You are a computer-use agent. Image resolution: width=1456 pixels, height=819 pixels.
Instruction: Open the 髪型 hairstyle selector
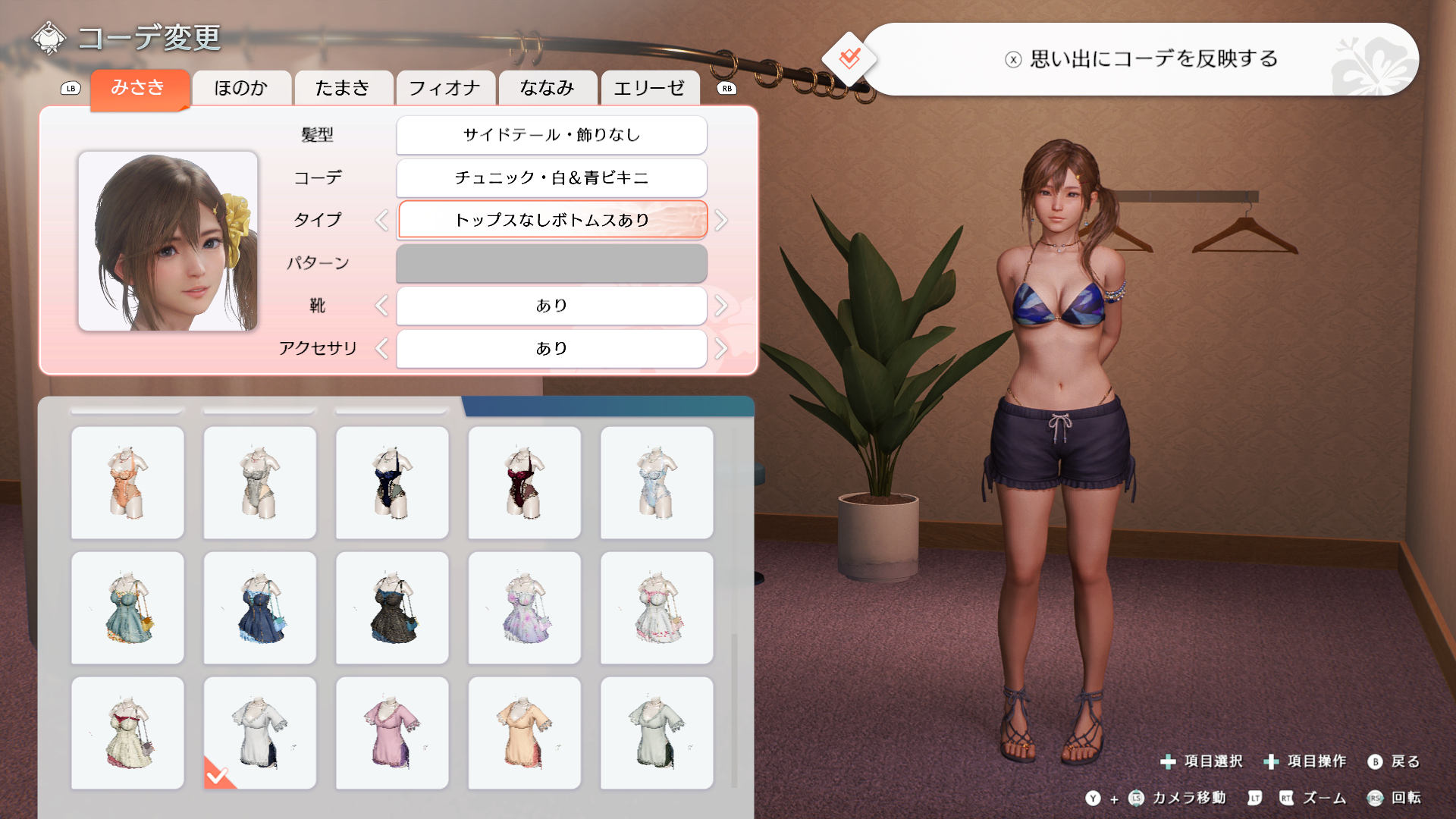click(x=551, y=135)
